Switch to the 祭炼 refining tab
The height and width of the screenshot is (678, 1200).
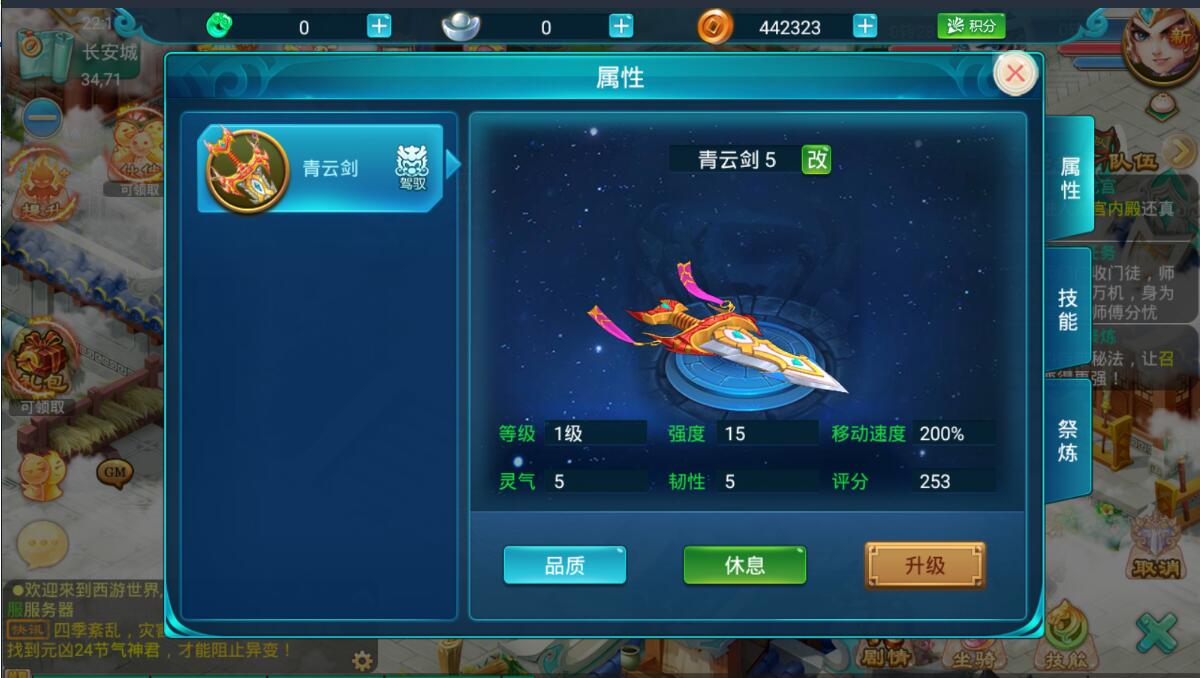[x=1068, y=440]
